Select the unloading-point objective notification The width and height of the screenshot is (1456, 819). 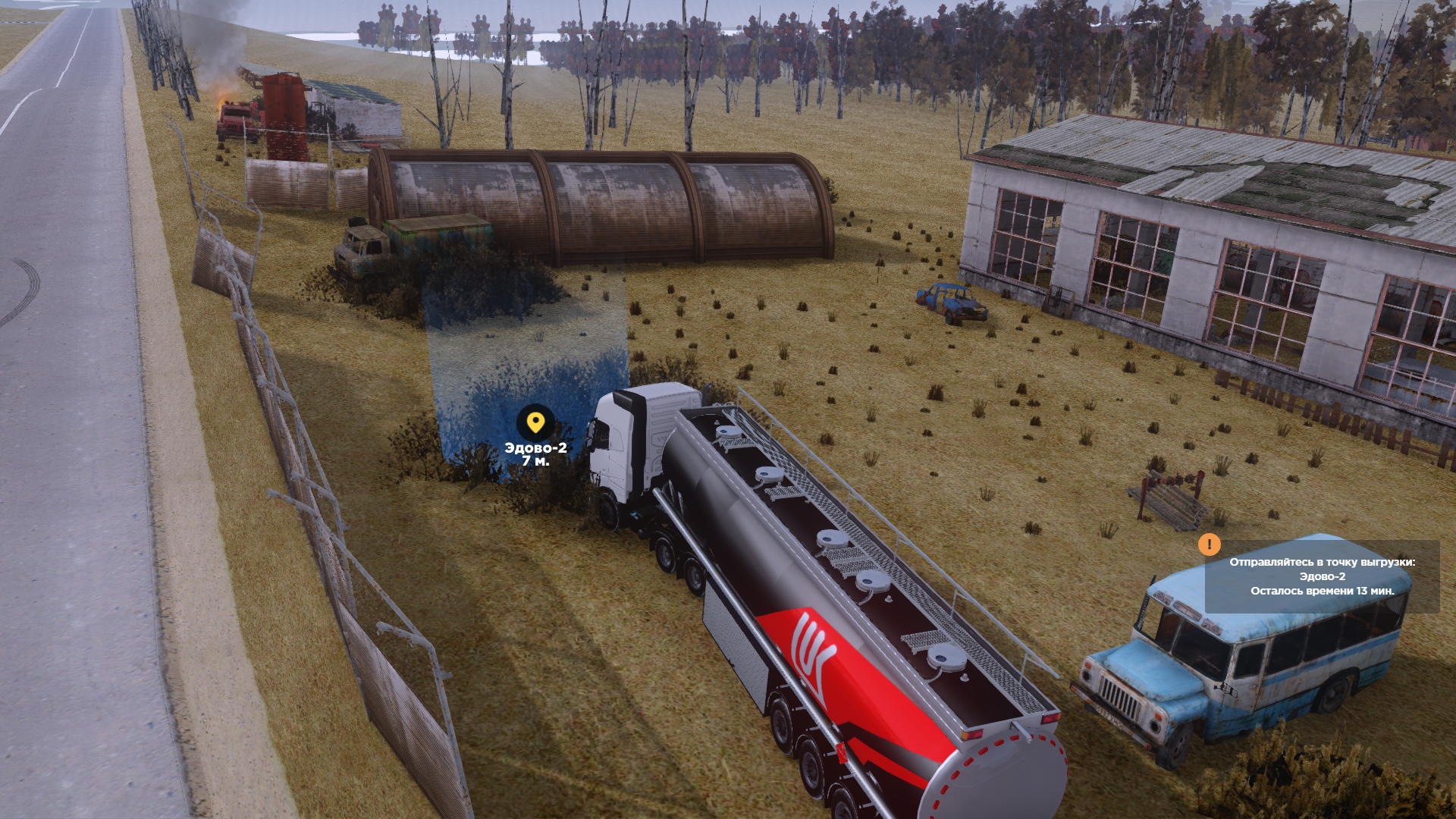coord(1322,576)
